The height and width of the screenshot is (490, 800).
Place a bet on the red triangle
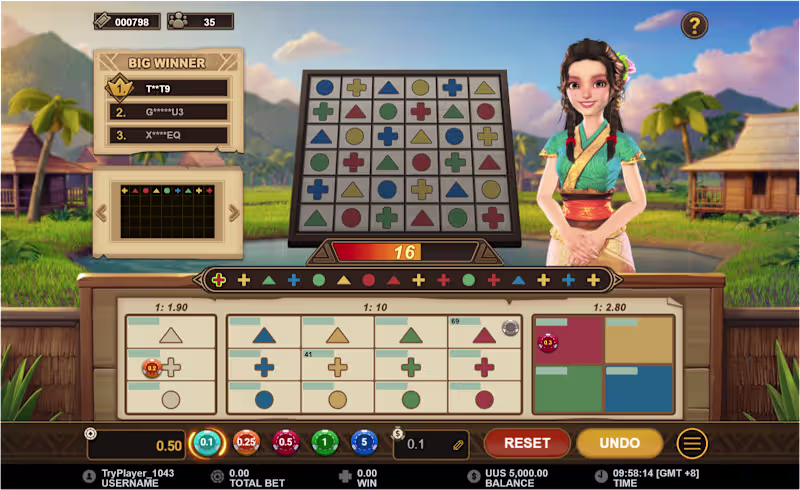pyautogui.click(x=485, y=335)
